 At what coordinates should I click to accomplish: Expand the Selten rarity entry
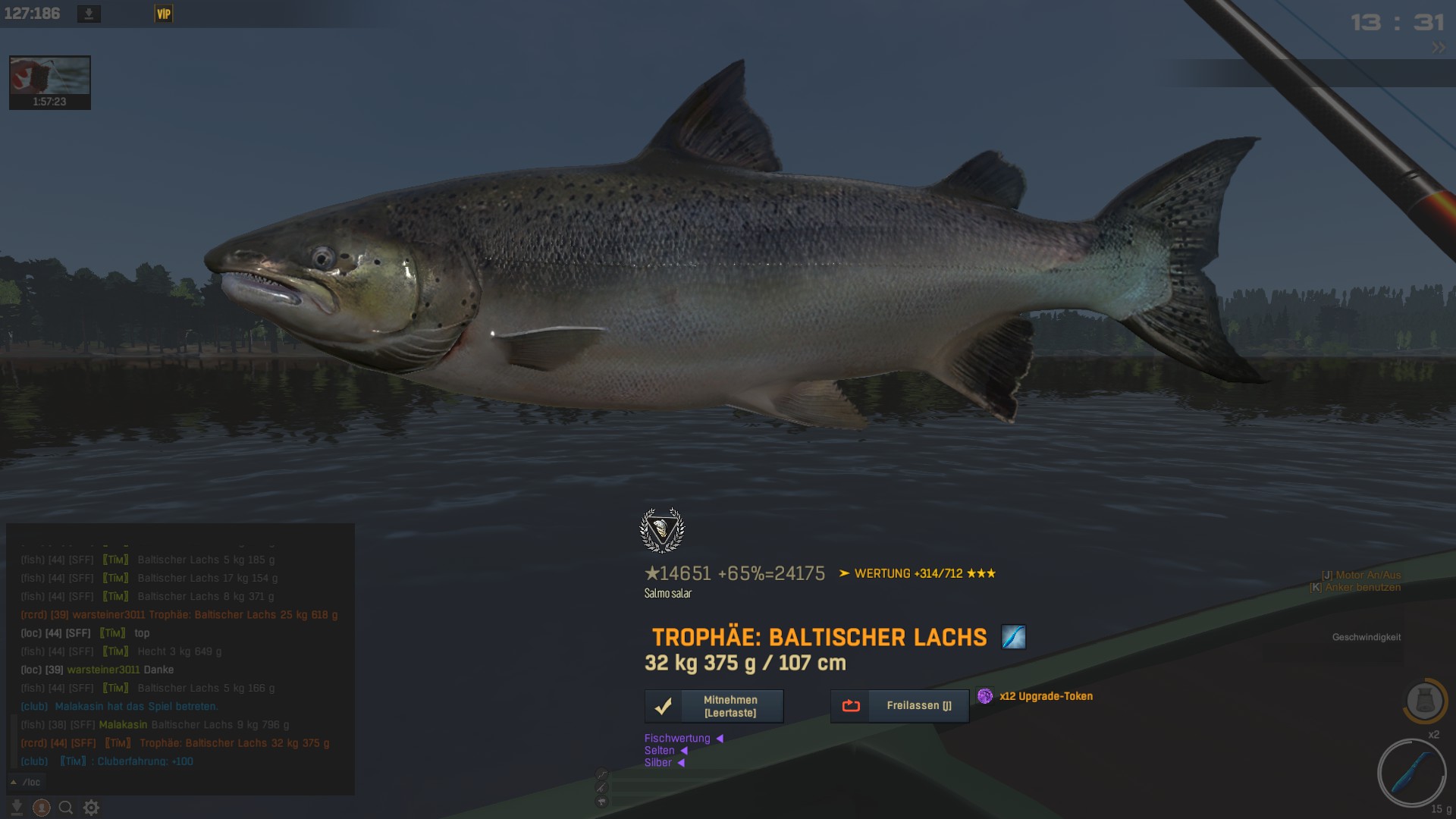[x=666, y=751]
